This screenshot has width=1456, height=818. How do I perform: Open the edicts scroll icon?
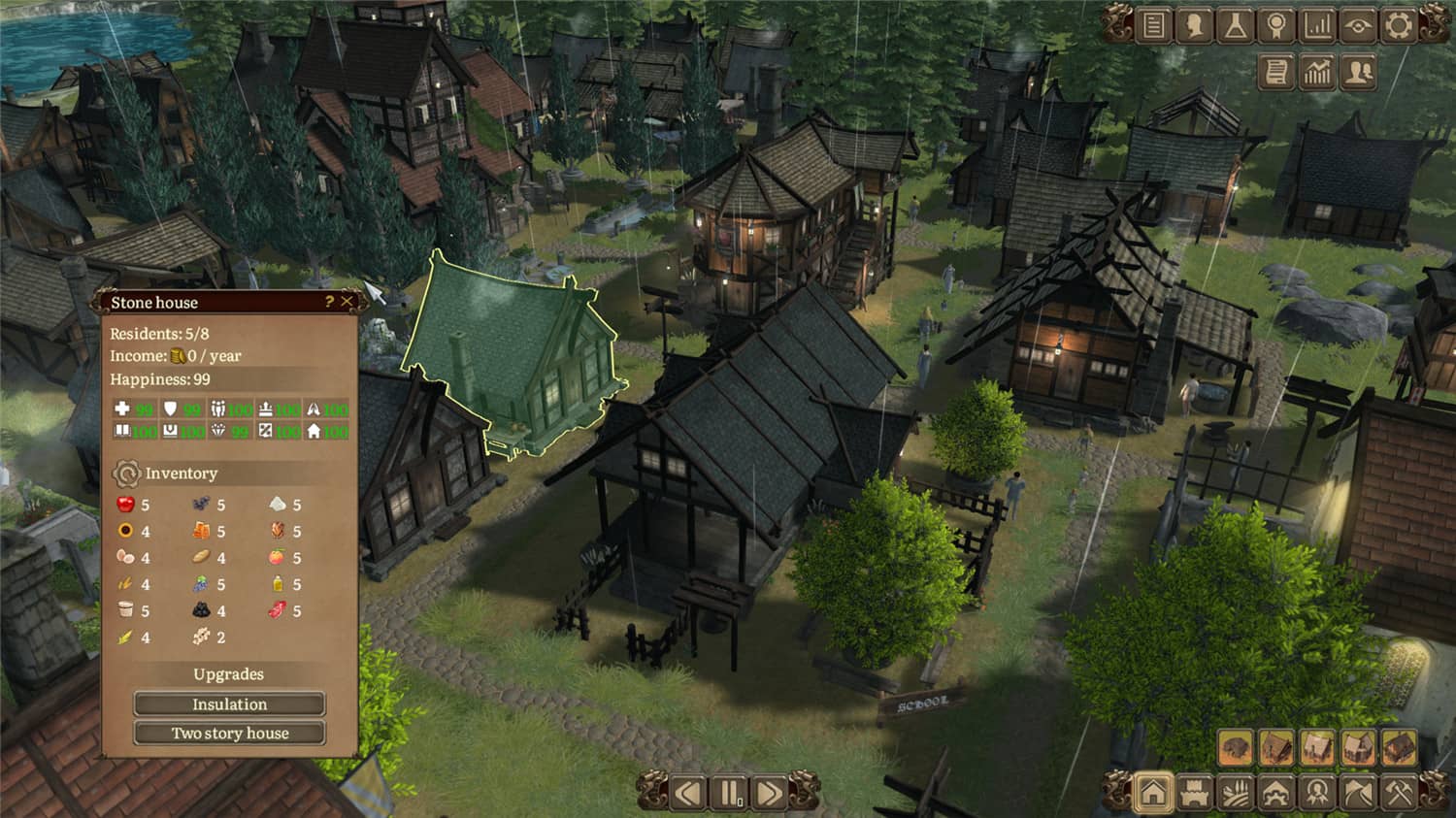(1275, 72)
